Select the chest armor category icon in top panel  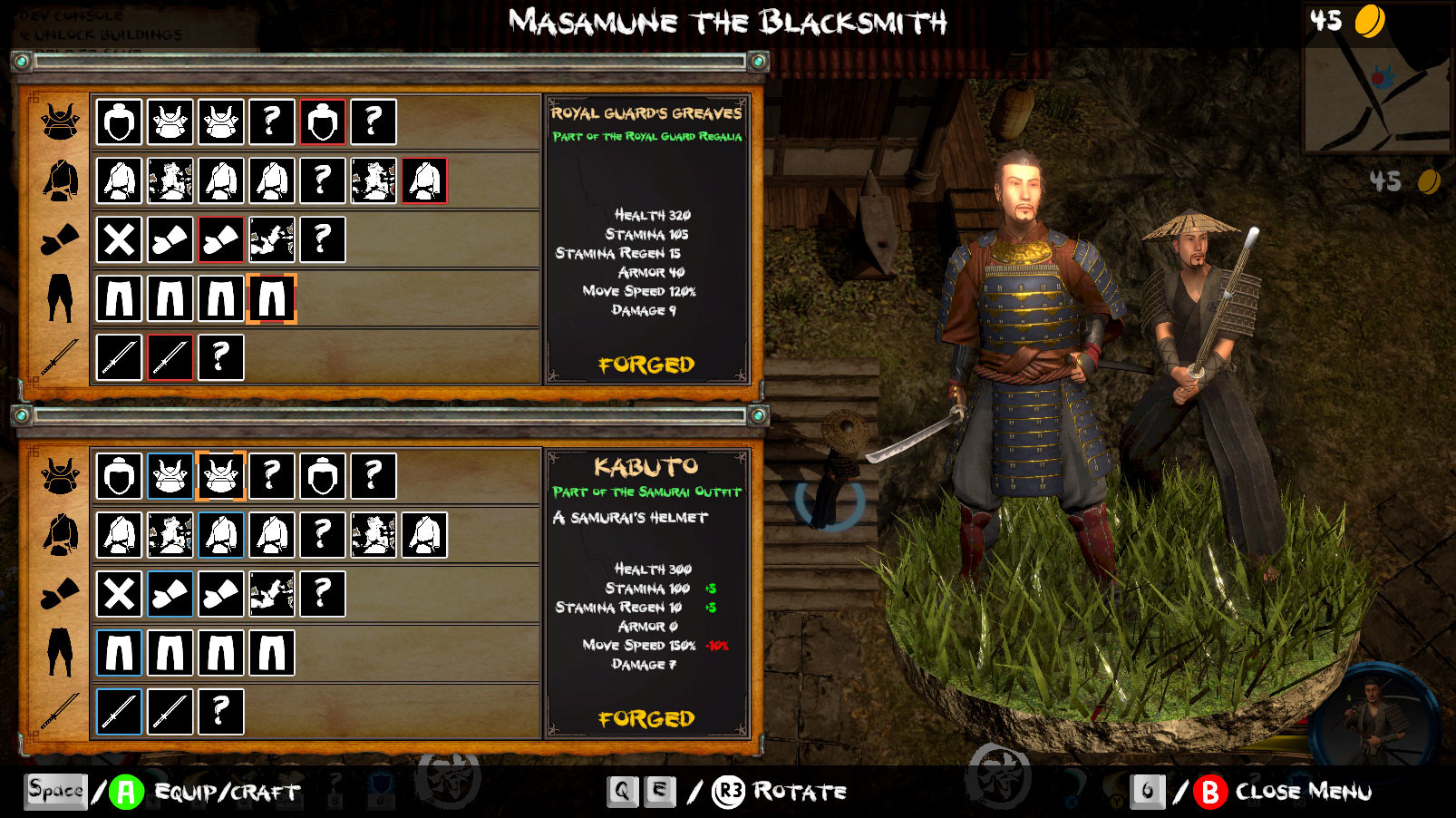click(x=57, y=178)
